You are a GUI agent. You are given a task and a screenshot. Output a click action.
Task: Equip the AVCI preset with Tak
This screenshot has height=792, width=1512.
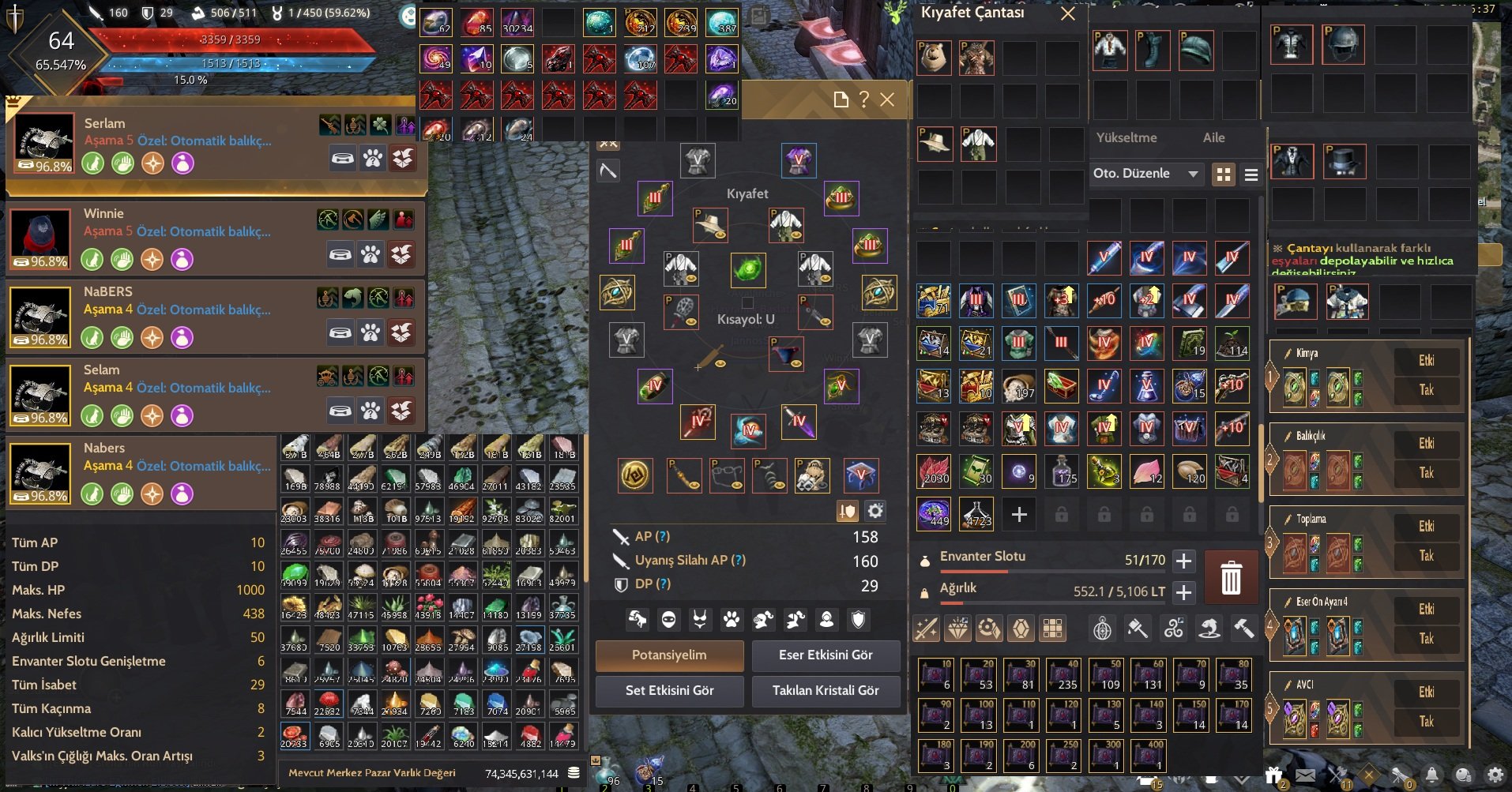click(1426, 722)
